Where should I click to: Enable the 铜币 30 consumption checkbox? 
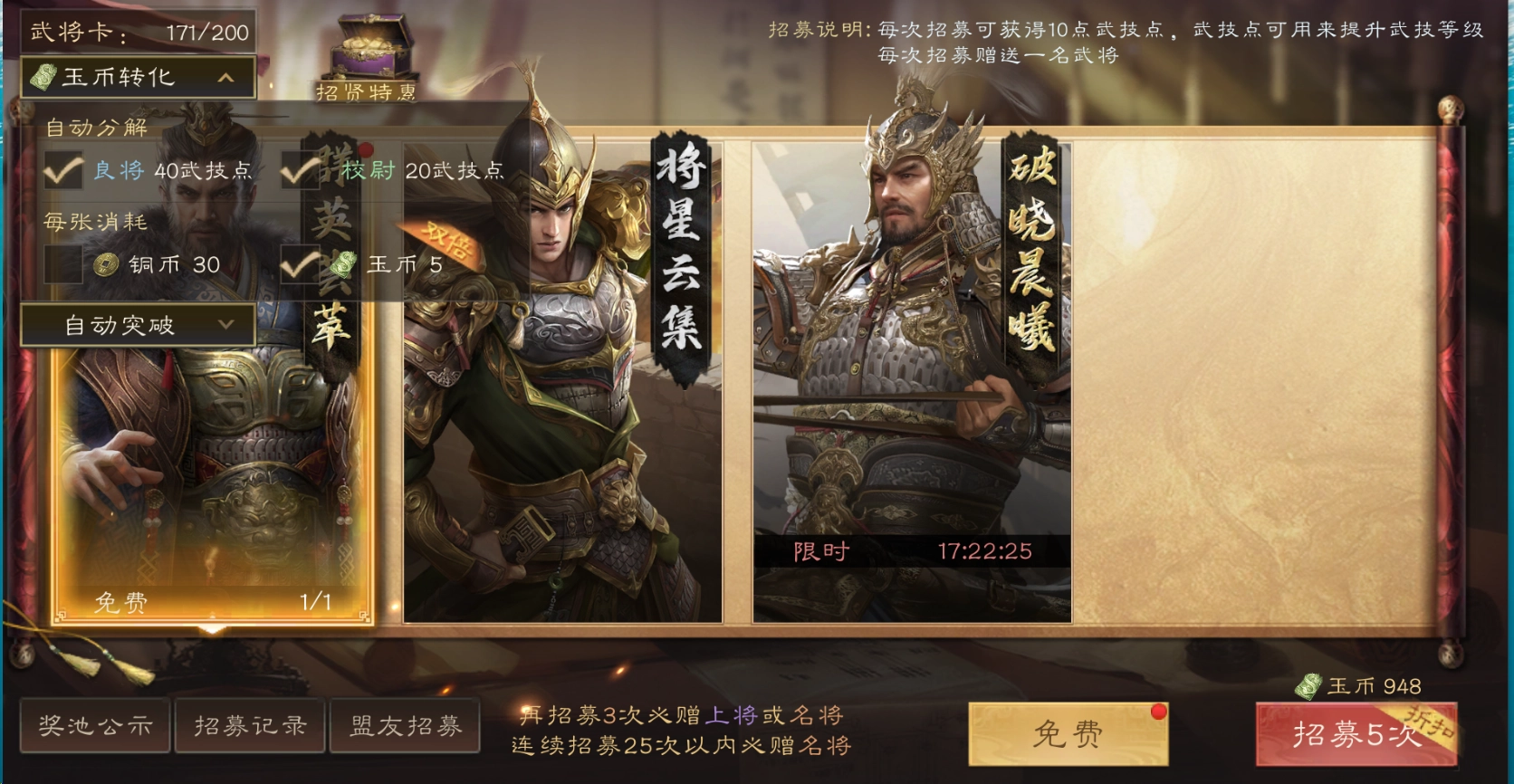(62, 265)
